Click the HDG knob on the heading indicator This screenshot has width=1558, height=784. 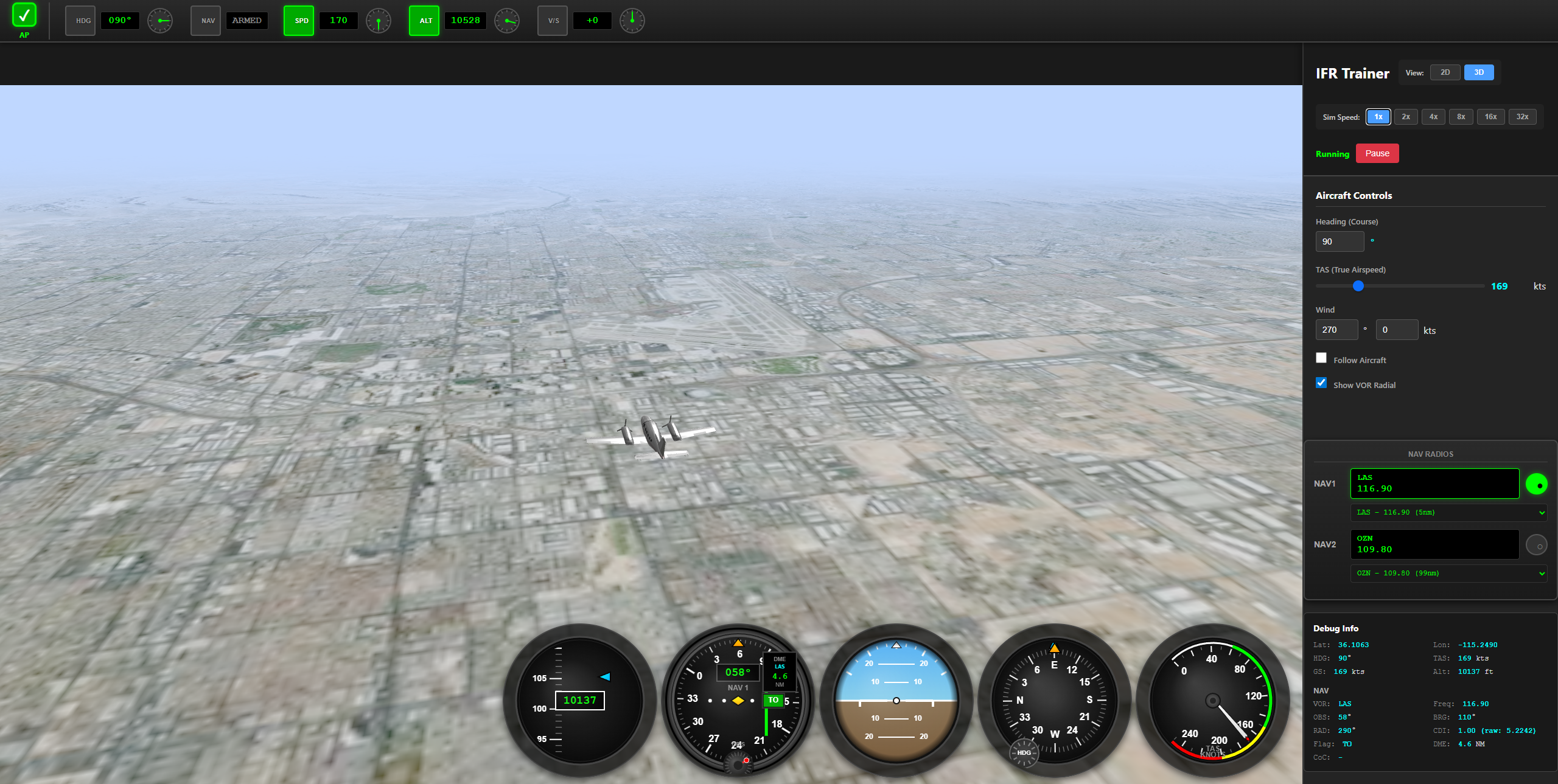[x=1023, y=752]
